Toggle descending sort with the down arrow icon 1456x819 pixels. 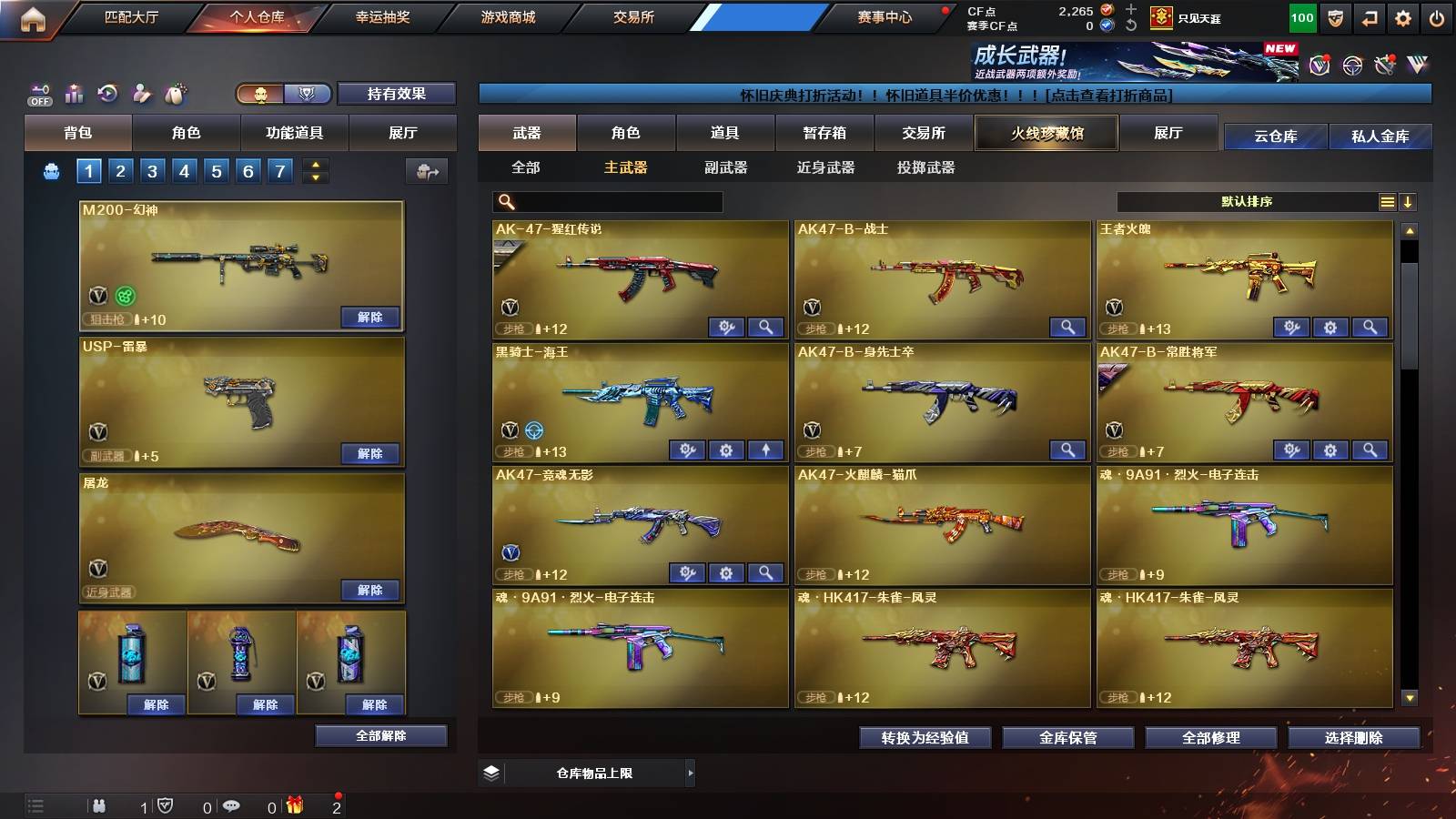(1408, 201)
